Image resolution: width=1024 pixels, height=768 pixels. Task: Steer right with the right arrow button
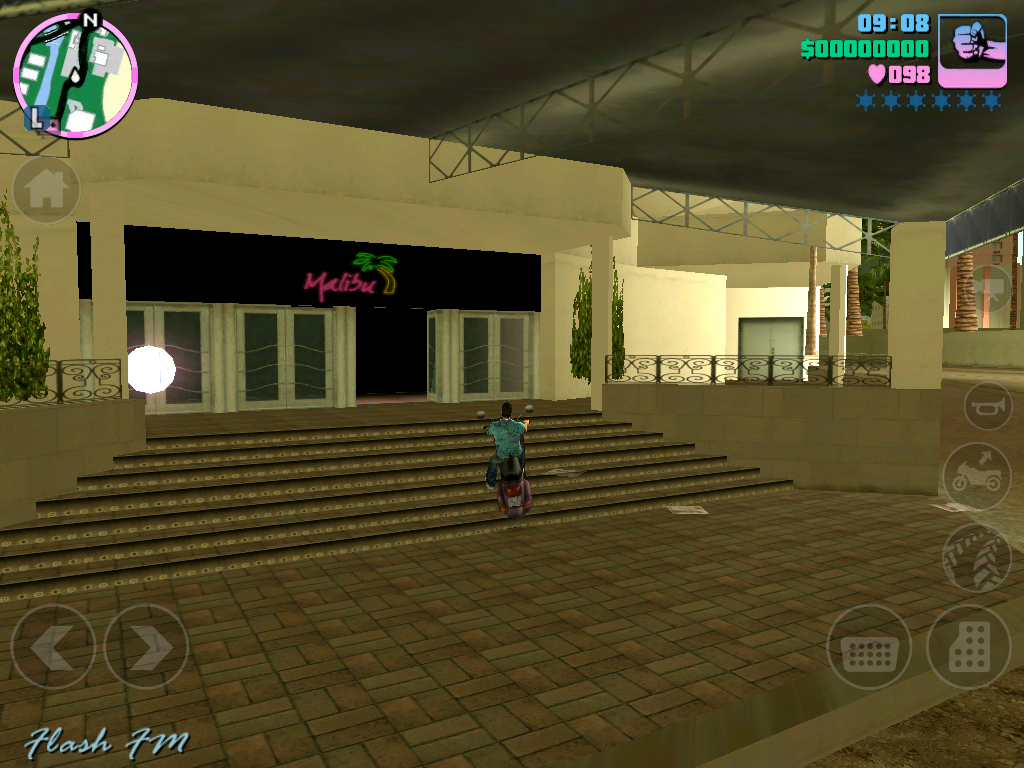[146, 647]
